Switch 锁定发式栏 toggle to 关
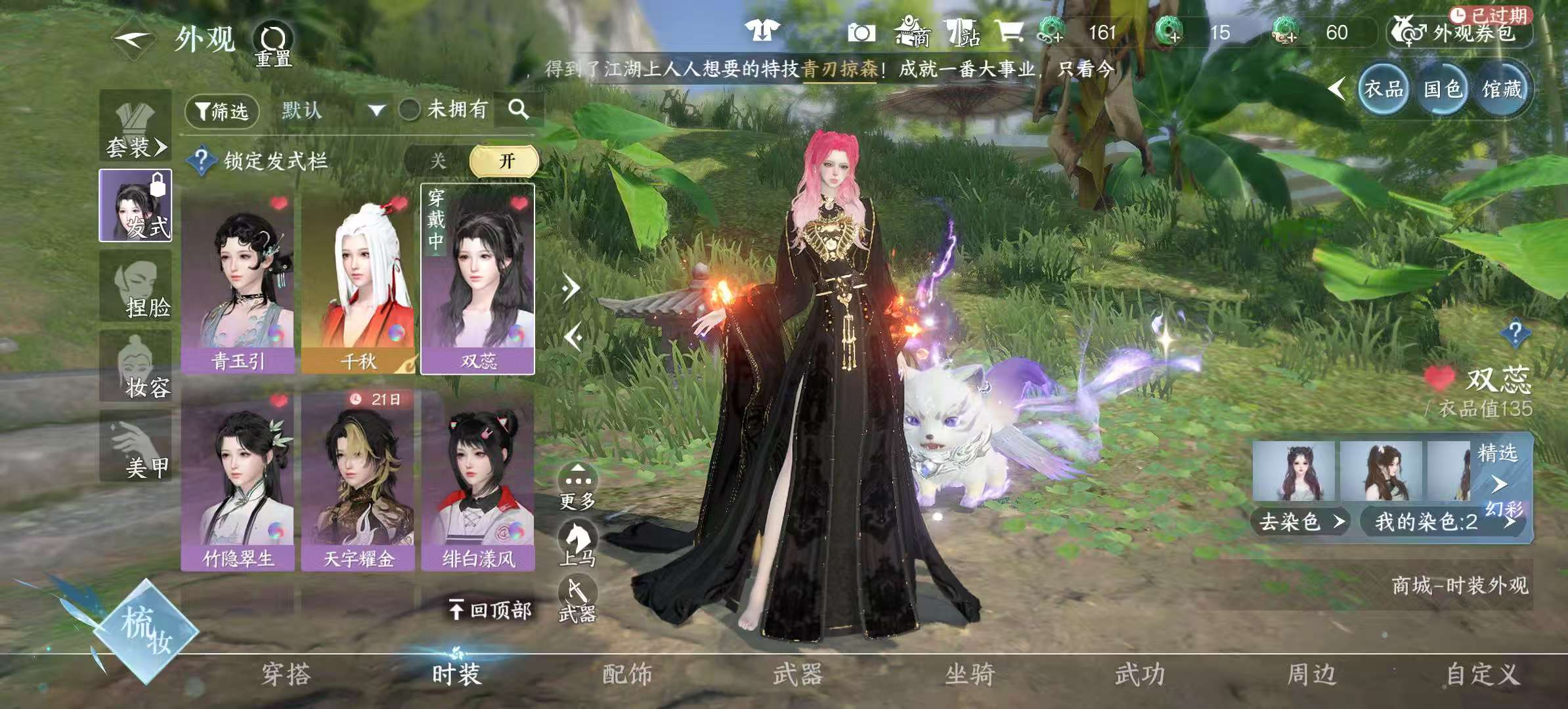The image size is (1568, 709). tap(439, 160)
